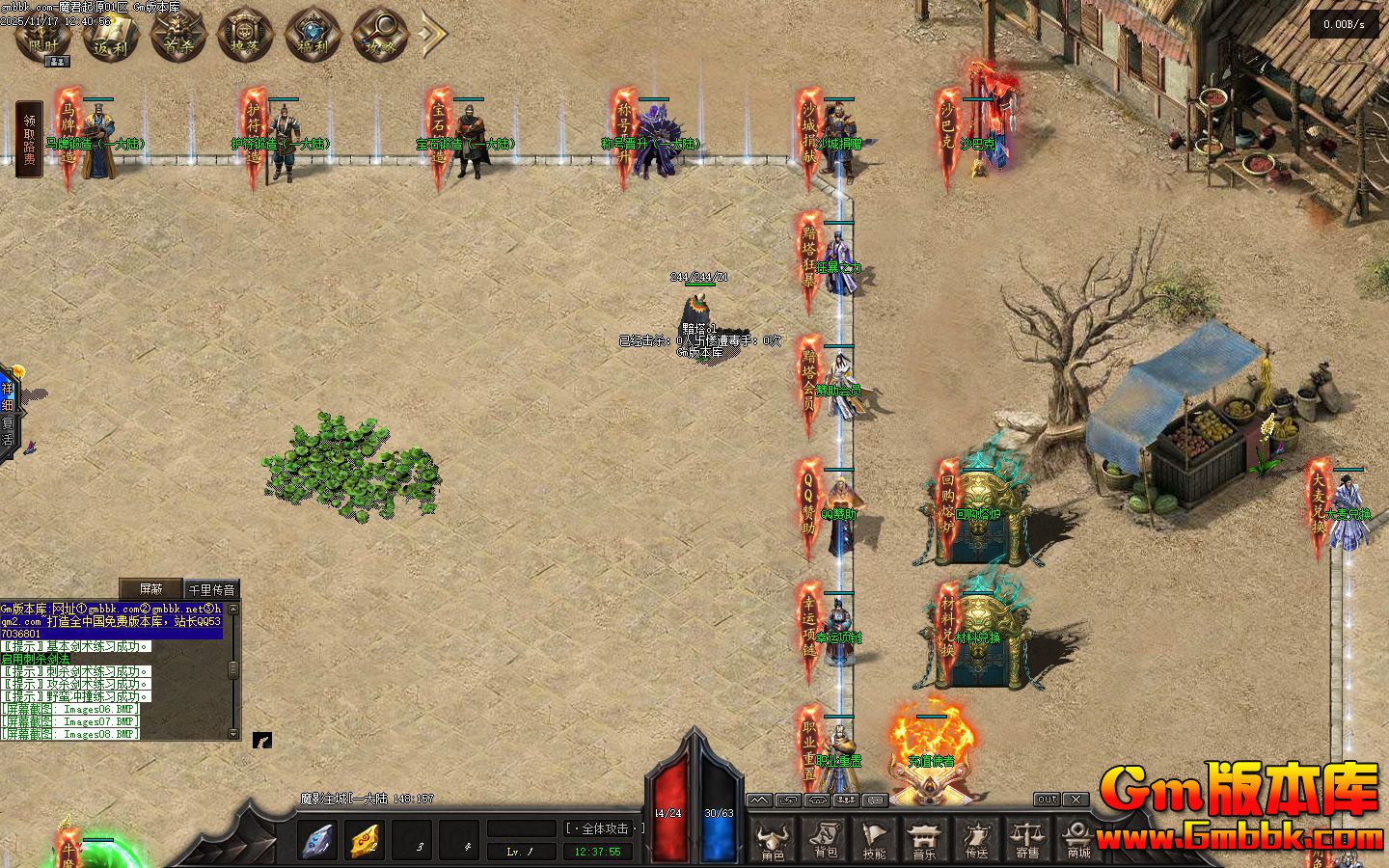Open the 福利 welfare menu
Image resolution: width=1389 pixels, height=868 pixels.
click(313, 38)
